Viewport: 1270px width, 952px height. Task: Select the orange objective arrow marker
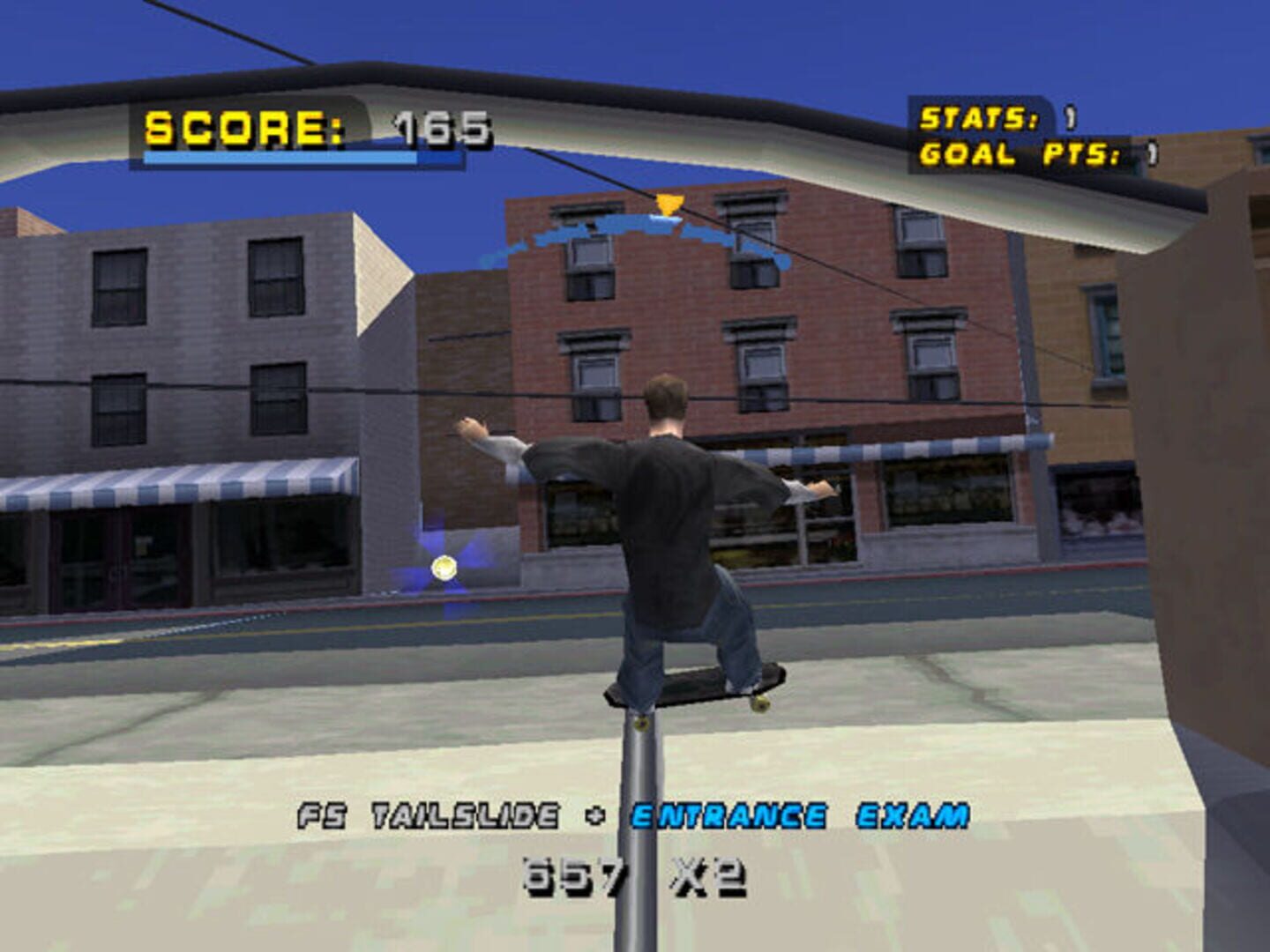coord(670,205)
